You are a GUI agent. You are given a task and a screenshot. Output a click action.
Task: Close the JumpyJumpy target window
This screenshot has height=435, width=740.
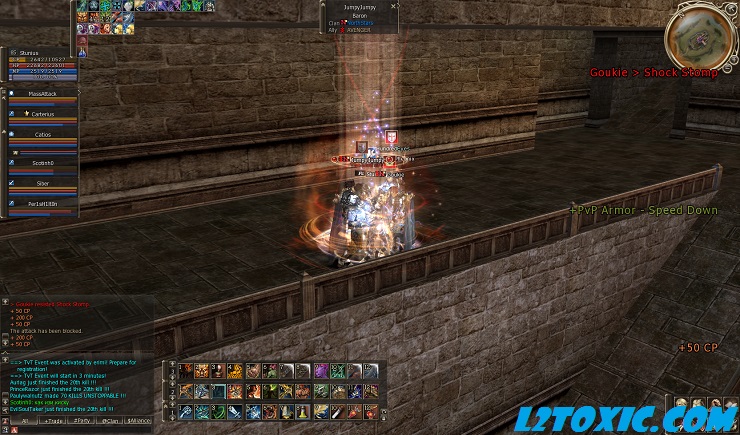coord(395,6)
